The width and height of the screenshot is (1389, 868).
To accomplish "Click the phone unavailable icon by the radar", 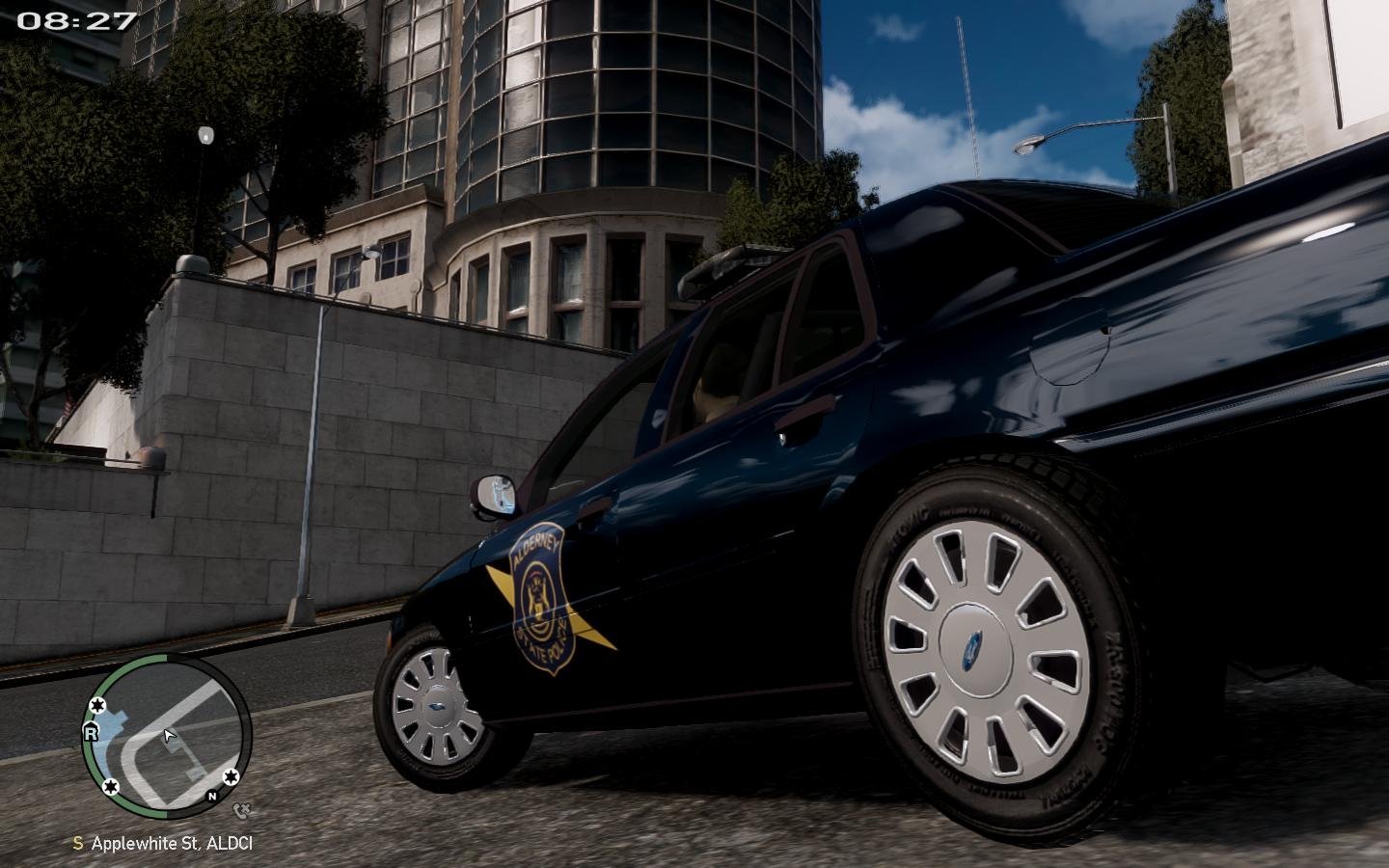I will tap(242, 811).
